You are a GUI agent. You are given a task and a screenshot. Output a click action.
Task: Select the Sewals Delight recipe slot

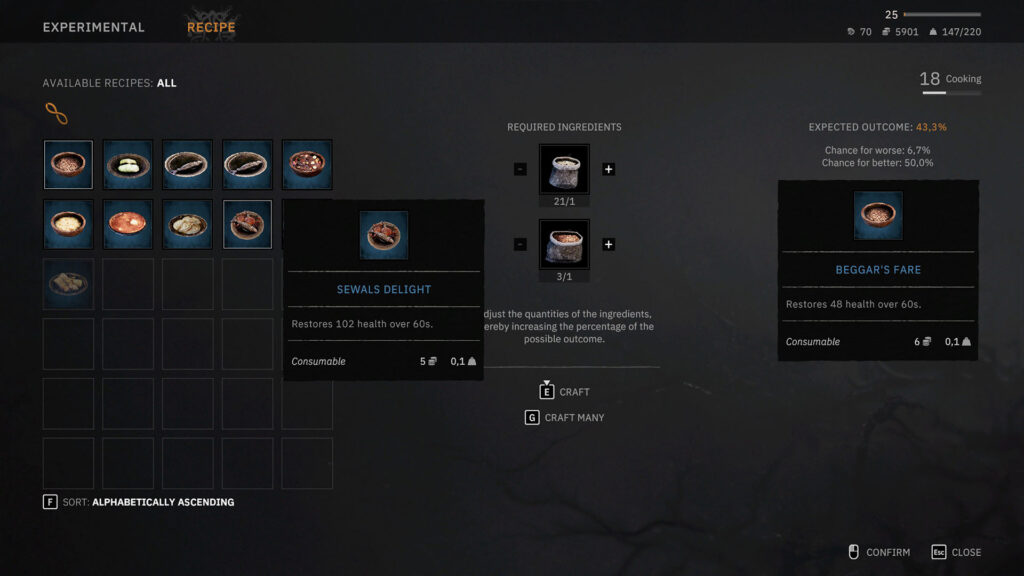click(247, 224)
